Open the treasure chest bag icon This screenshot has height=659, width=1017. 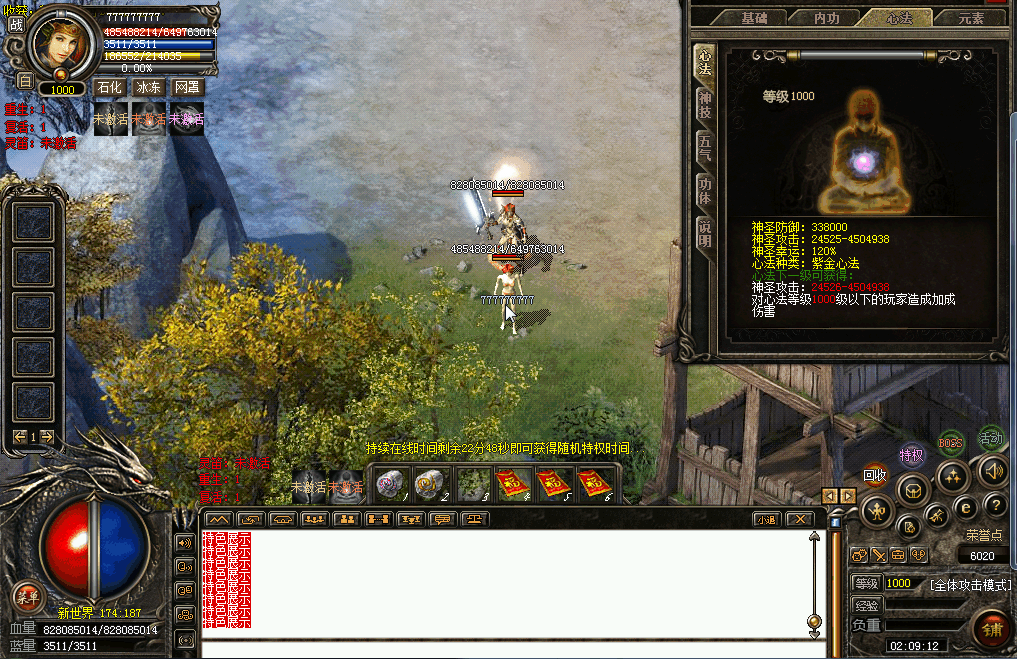[910, 491]
